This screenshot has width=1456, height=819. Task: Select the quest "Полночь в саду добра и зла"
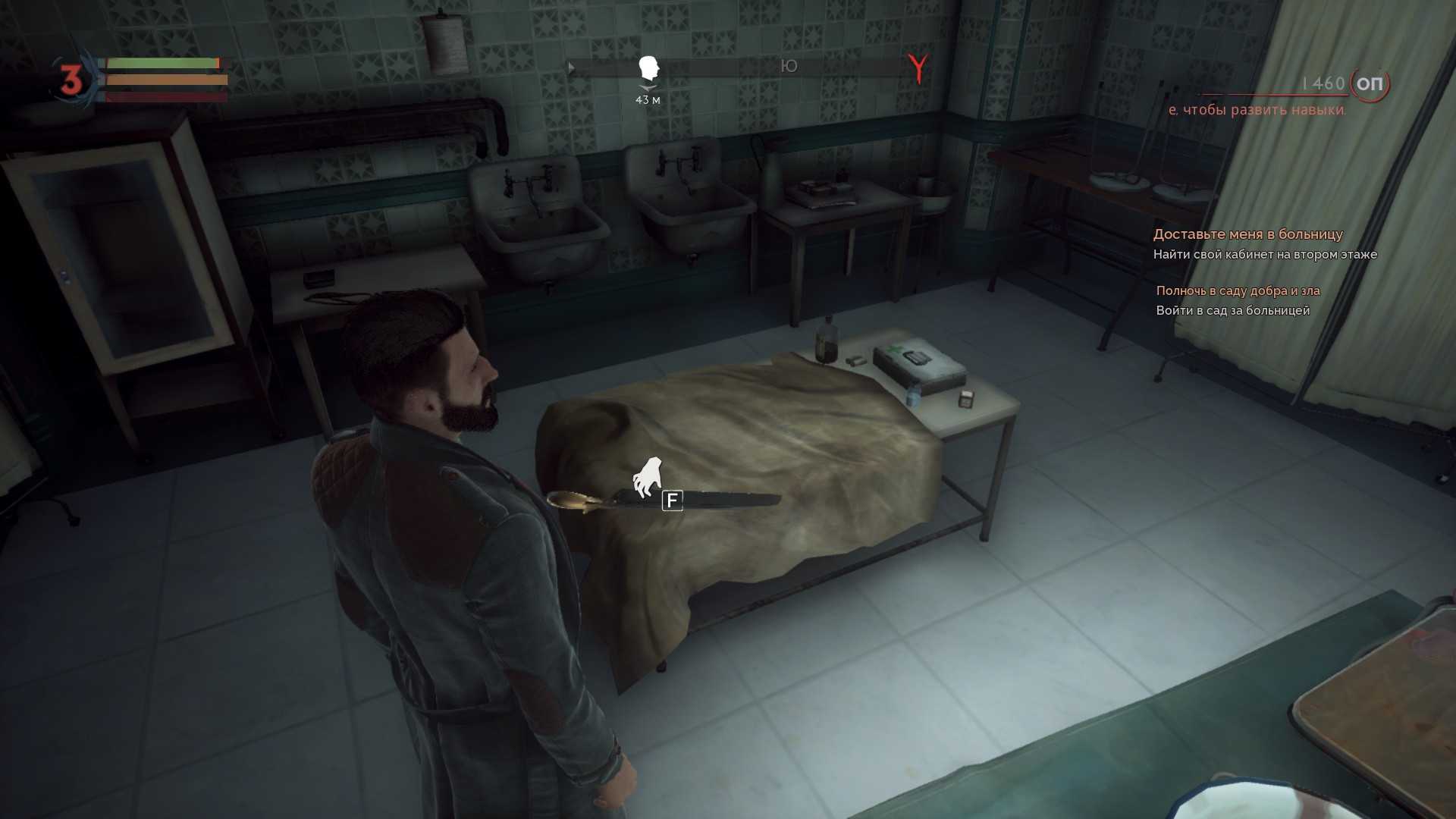(x=1238, y=290)
